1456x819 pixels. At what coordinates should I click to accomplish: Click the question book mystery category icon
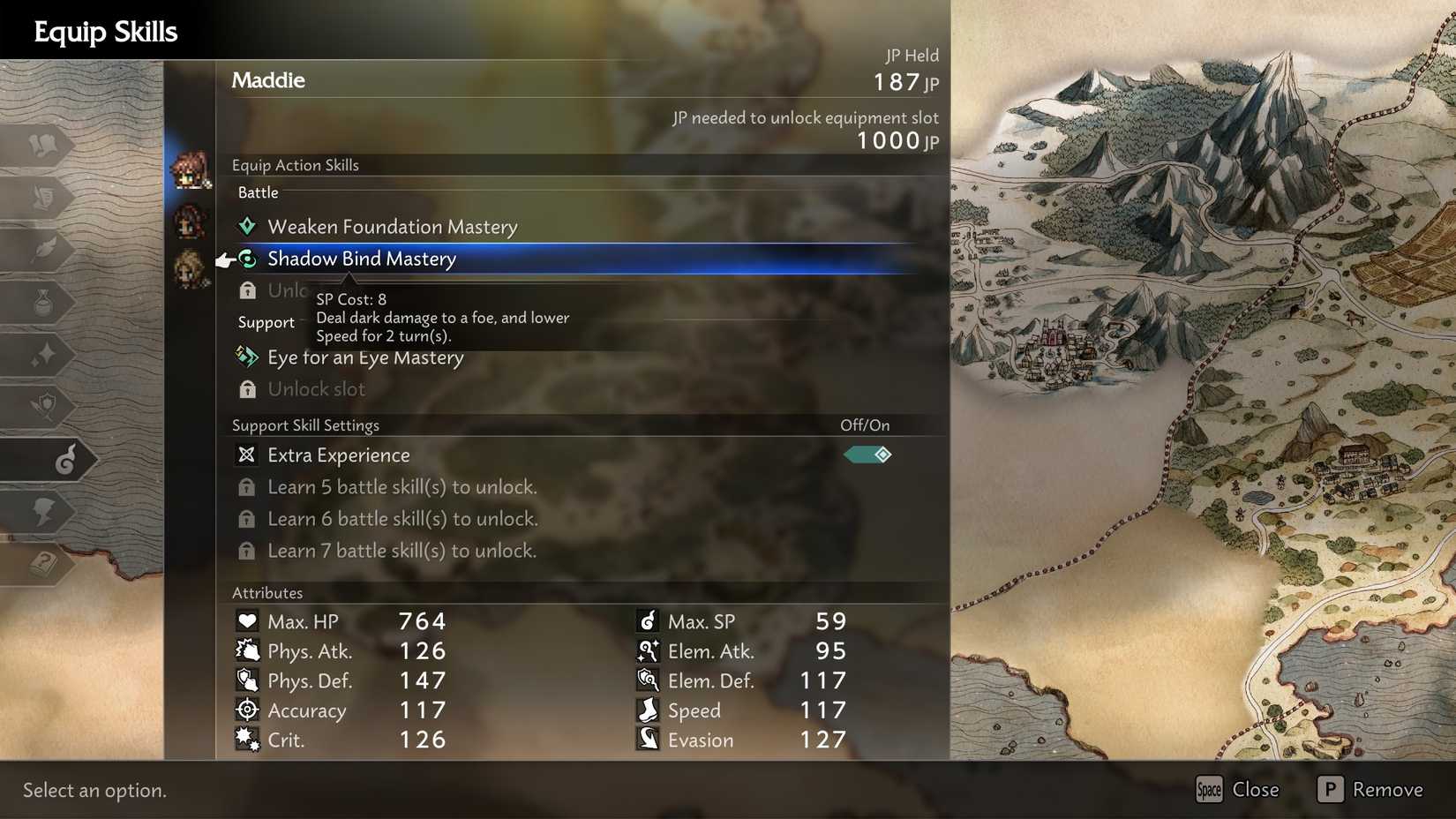[x=42, y=561]
